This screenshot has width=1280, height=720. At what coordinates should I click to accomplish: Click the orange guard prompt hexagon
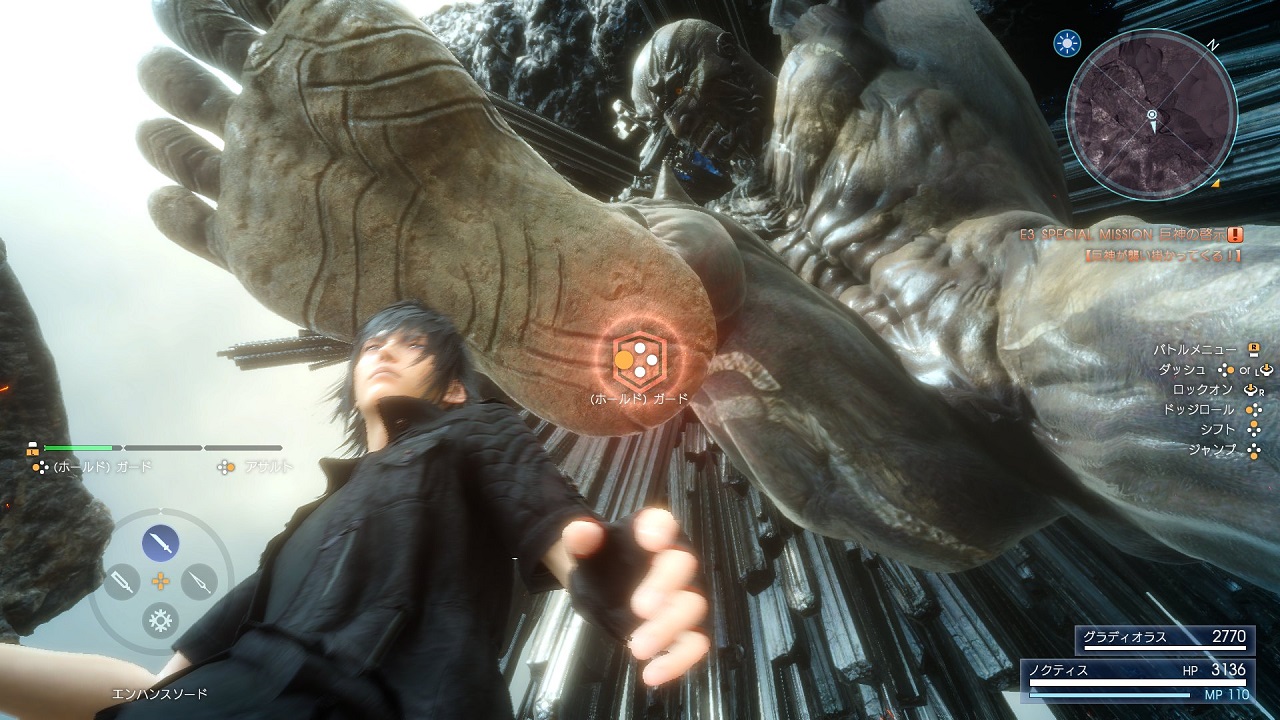pos(637,360)
